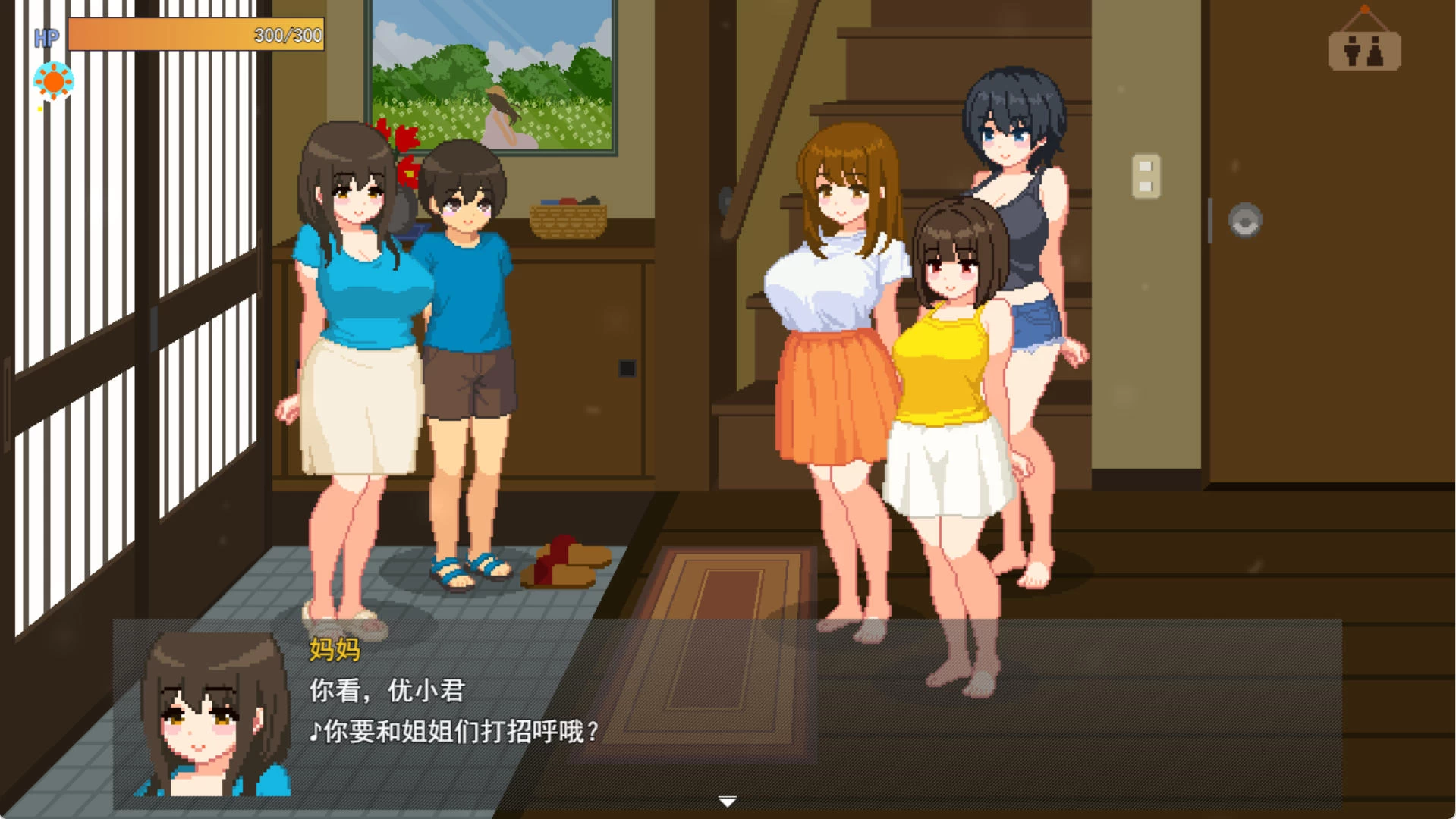The image size is (1456, 819).
Task: Click the HP bar showing 300/300
Action: (x=193, y=34)
